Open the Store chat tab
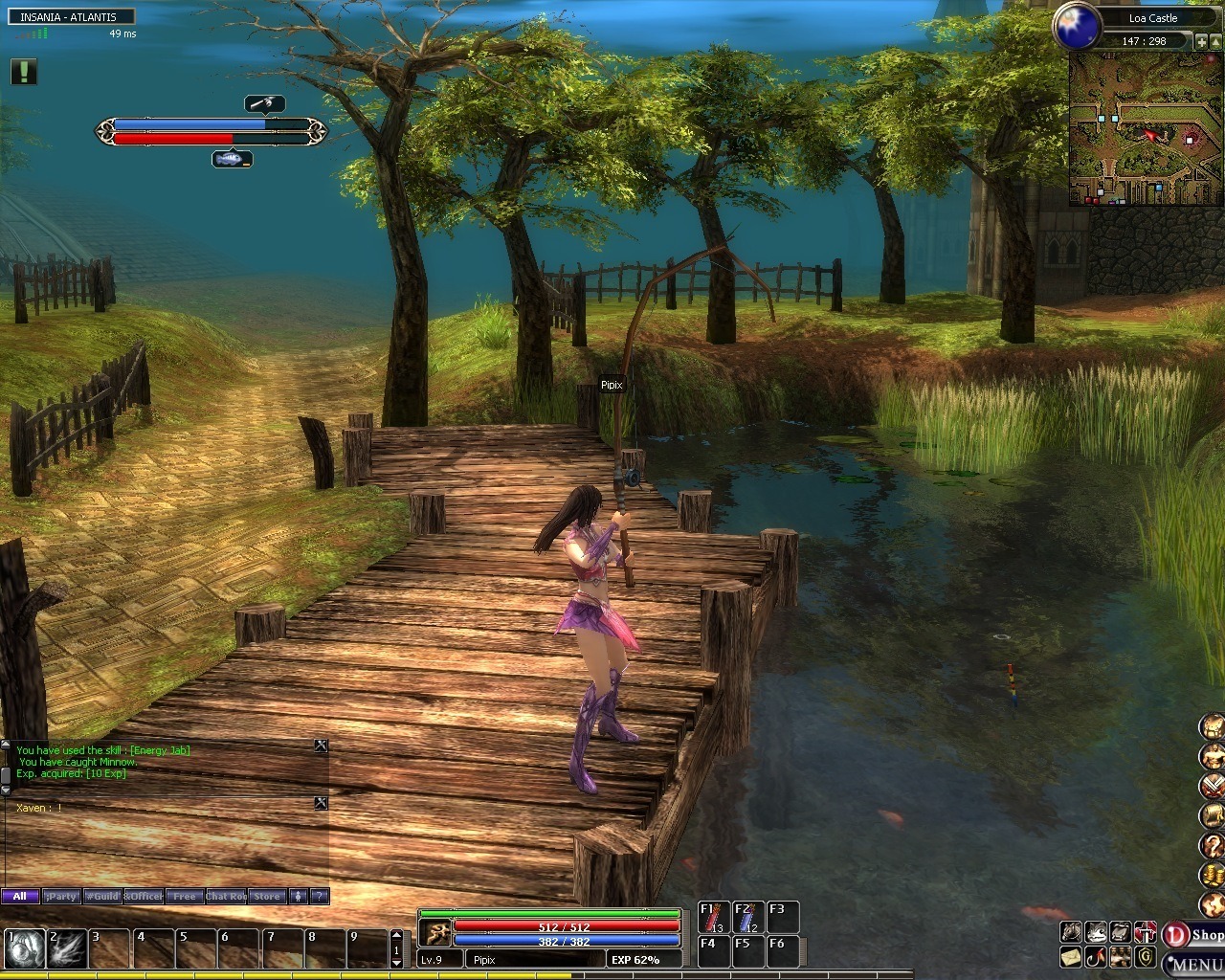The height and width of the screenshot is (980, 1225). (267, 897)
